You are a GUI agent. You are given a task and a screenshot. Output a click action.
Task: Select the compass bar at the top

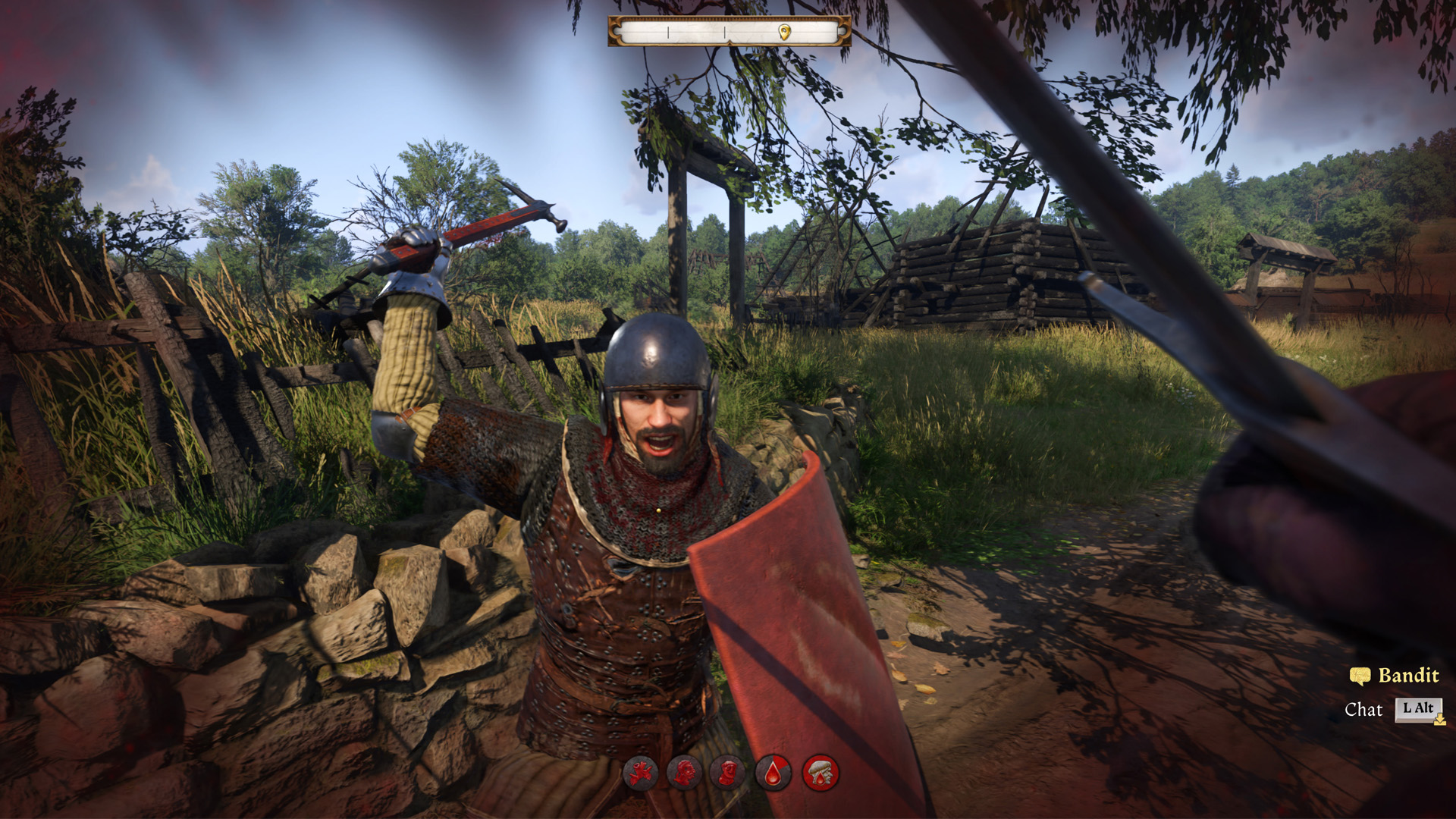pos(729,32)
